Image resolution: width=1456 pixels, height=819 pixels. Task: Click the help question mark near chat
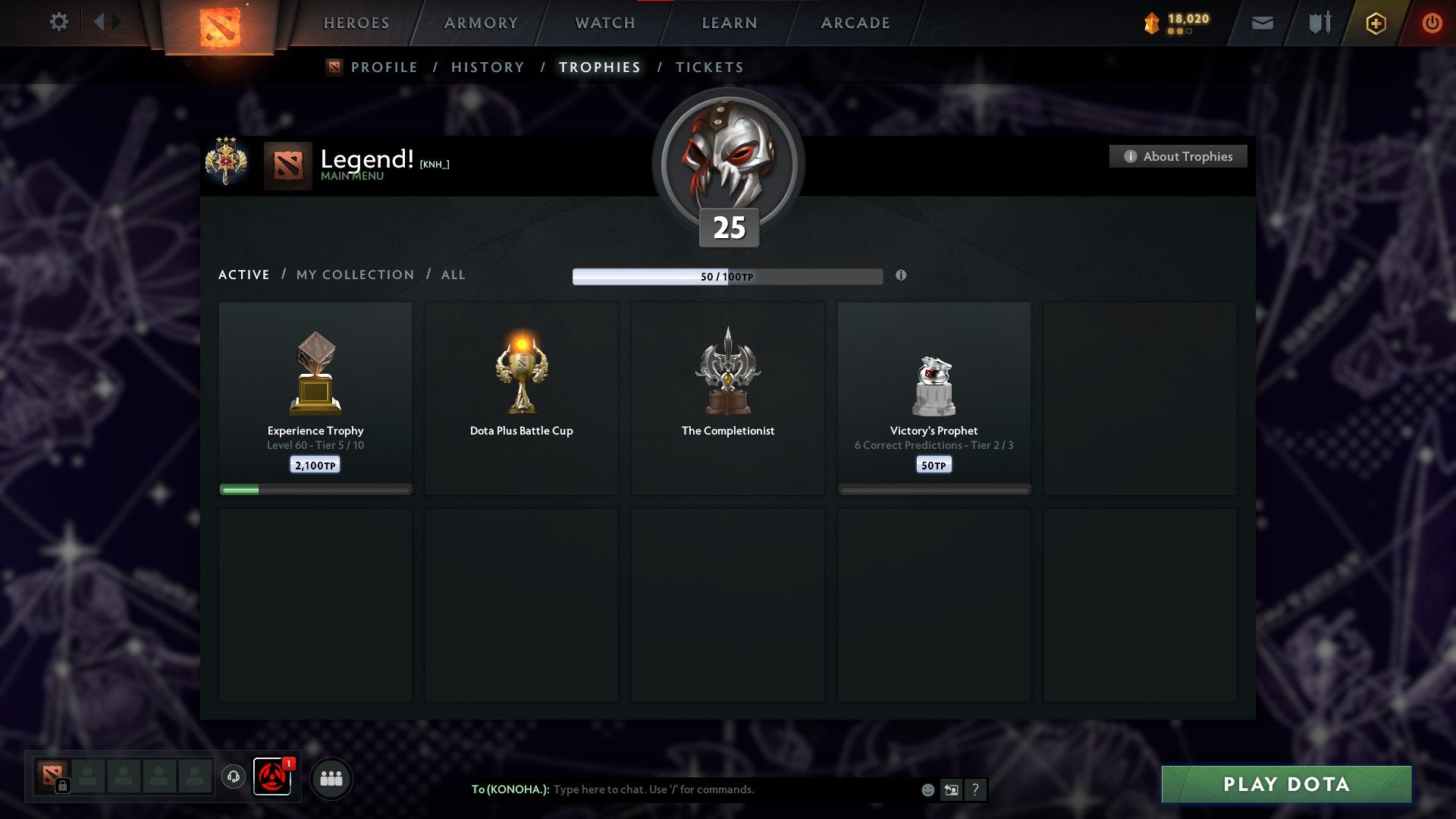coord(976,789)
